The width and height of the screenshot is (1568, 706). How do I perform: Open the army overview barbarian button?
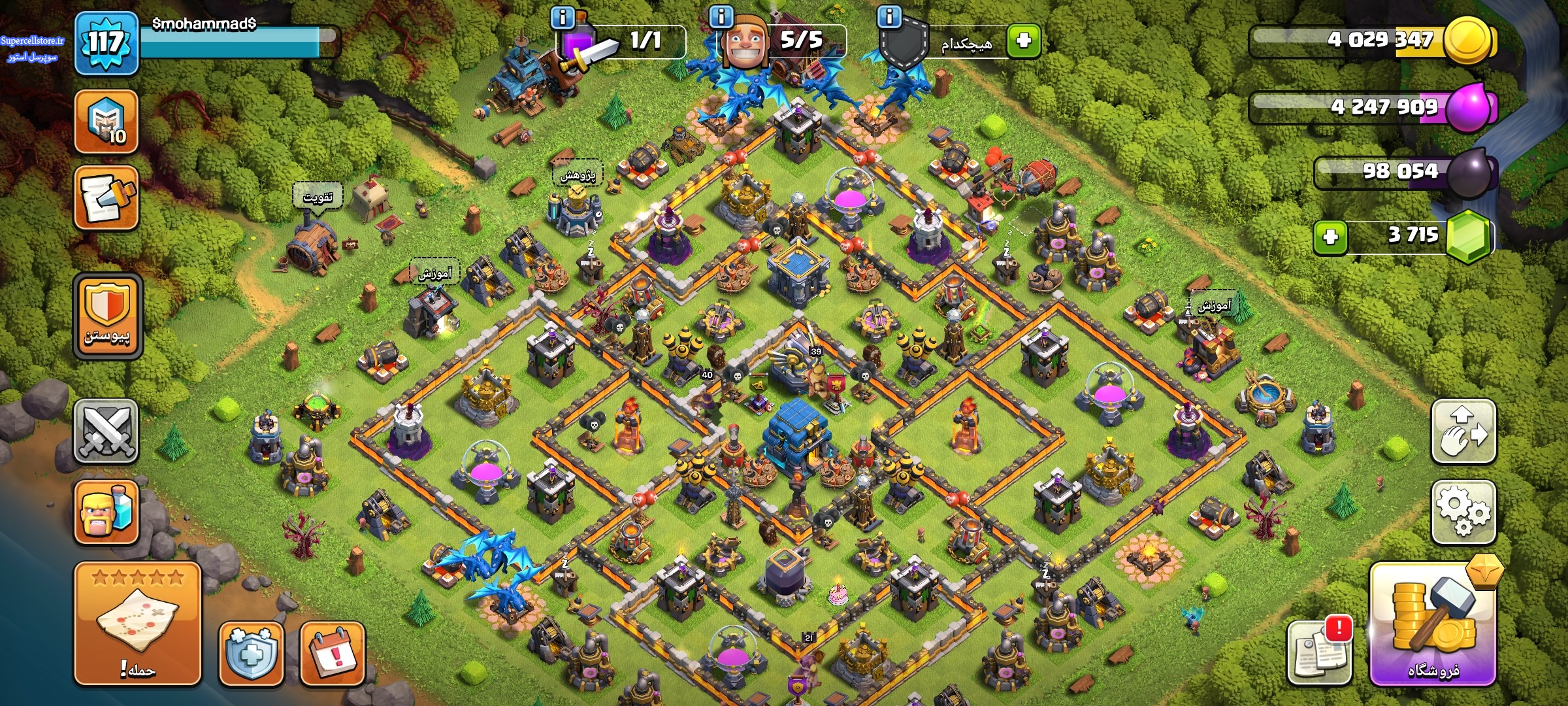click(106, 512)
